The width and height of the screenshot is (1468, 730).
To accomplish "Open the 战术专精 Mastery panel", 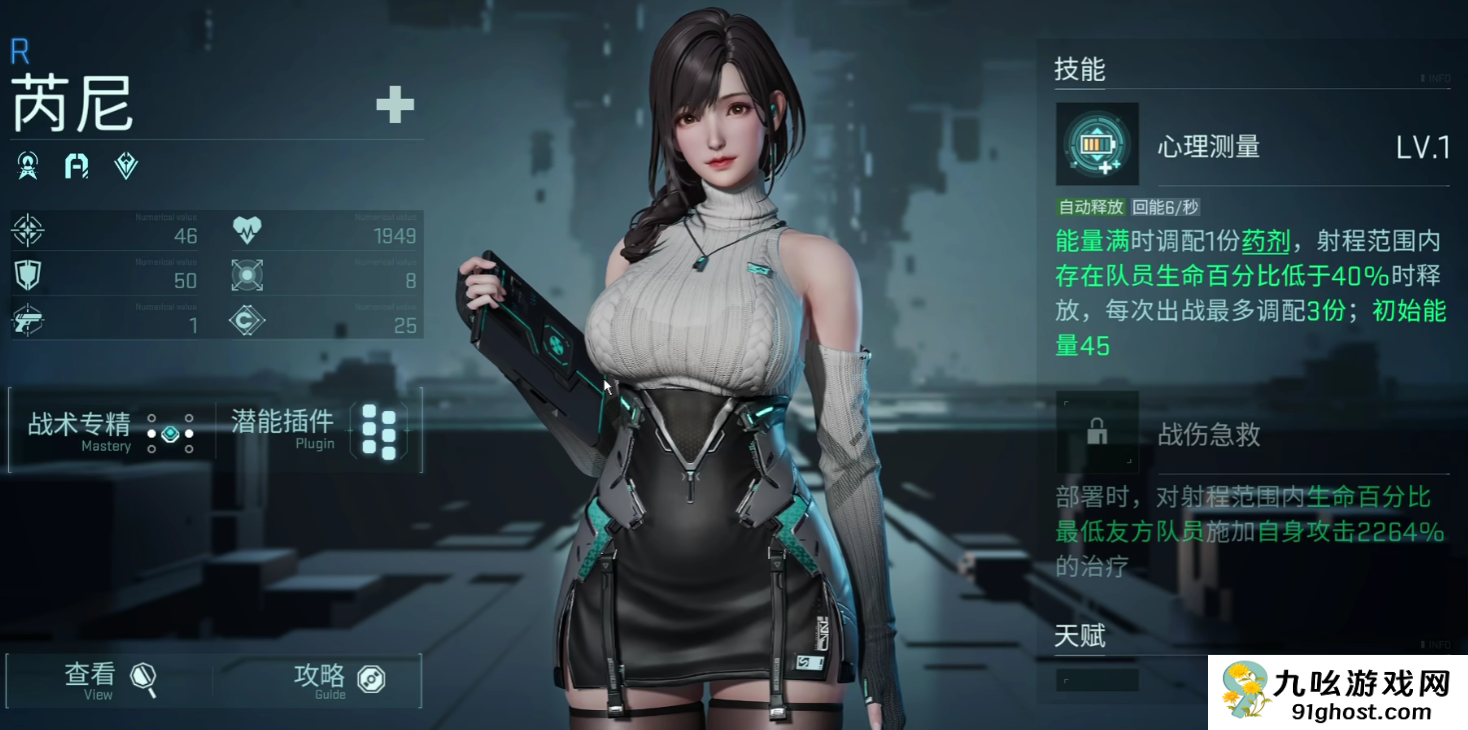I will [x=111, y=430].
